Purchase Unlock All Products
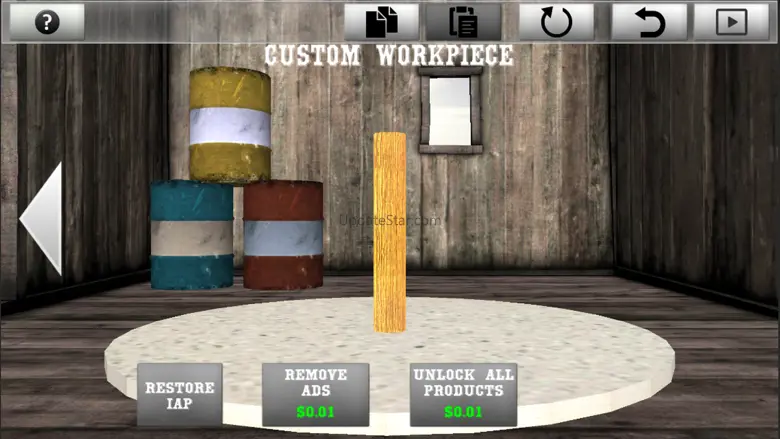The width and height of the screenshot is (780, 439). tap(463, 393)
